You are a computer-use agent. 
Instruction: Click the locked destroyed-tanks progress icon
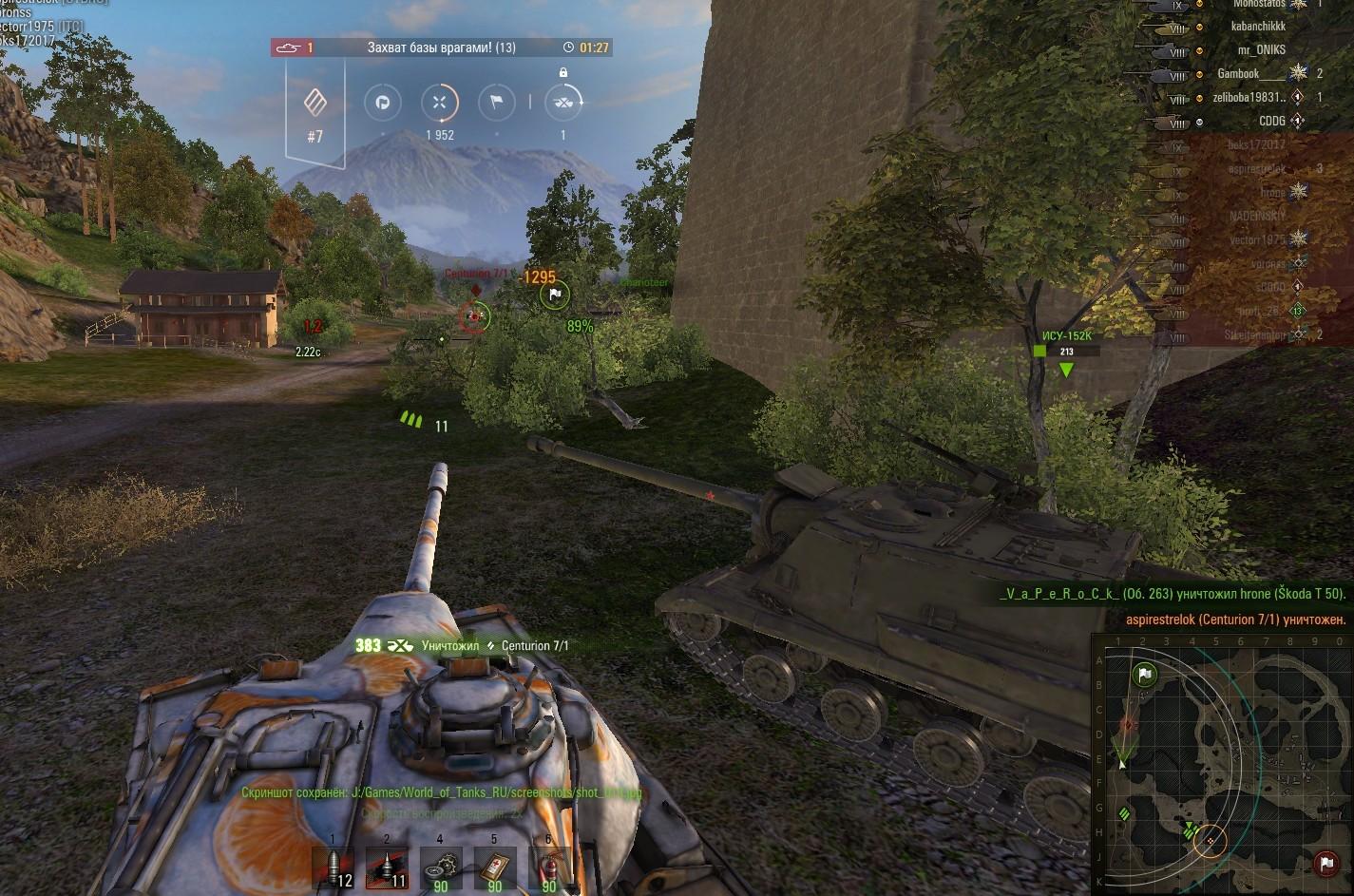coord(563,102)
